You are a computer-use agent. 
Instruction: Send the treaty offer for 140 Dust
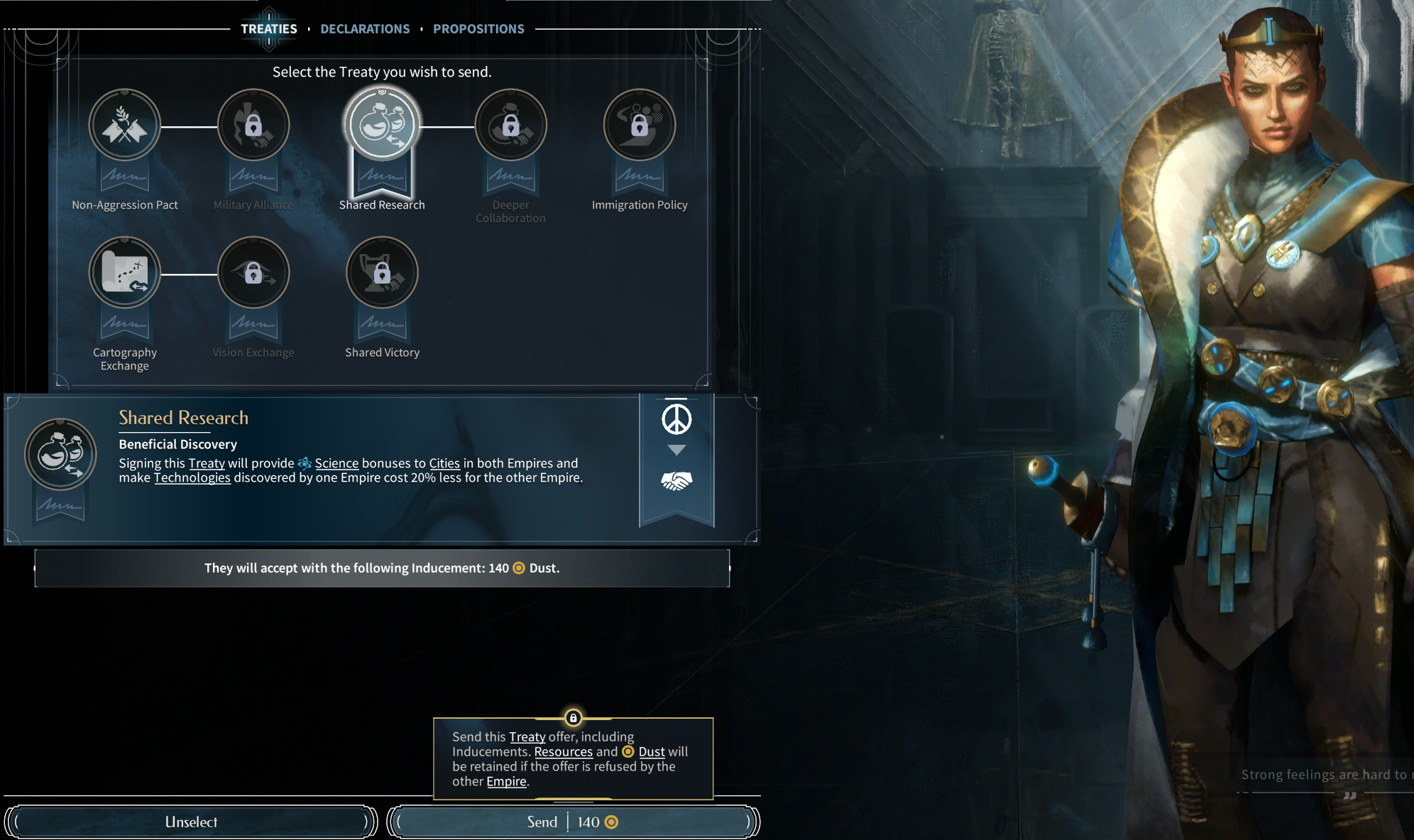point(574,822)
